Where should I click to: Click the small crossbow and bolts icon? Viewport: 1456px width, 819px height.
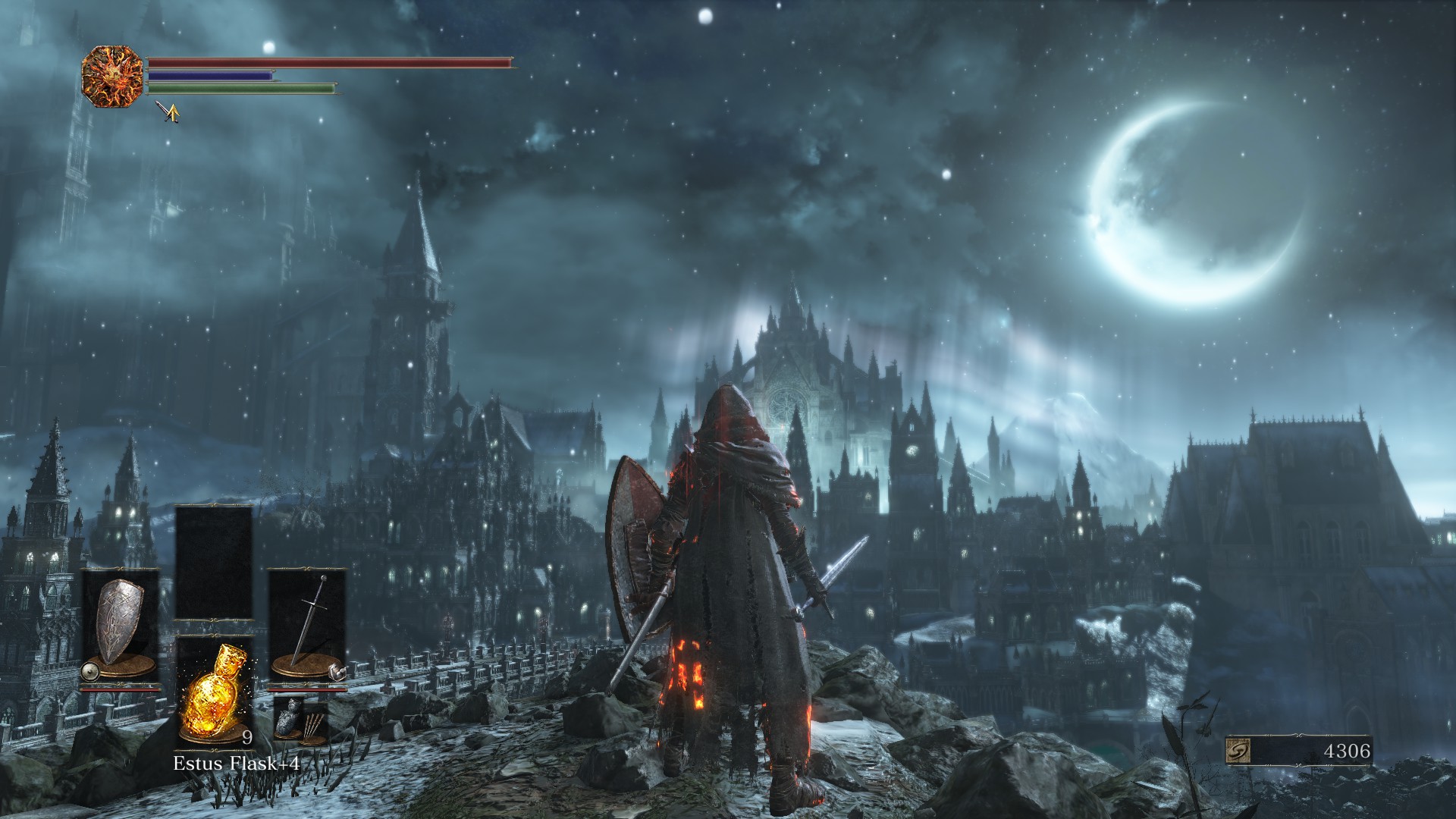tap(300, 720)
